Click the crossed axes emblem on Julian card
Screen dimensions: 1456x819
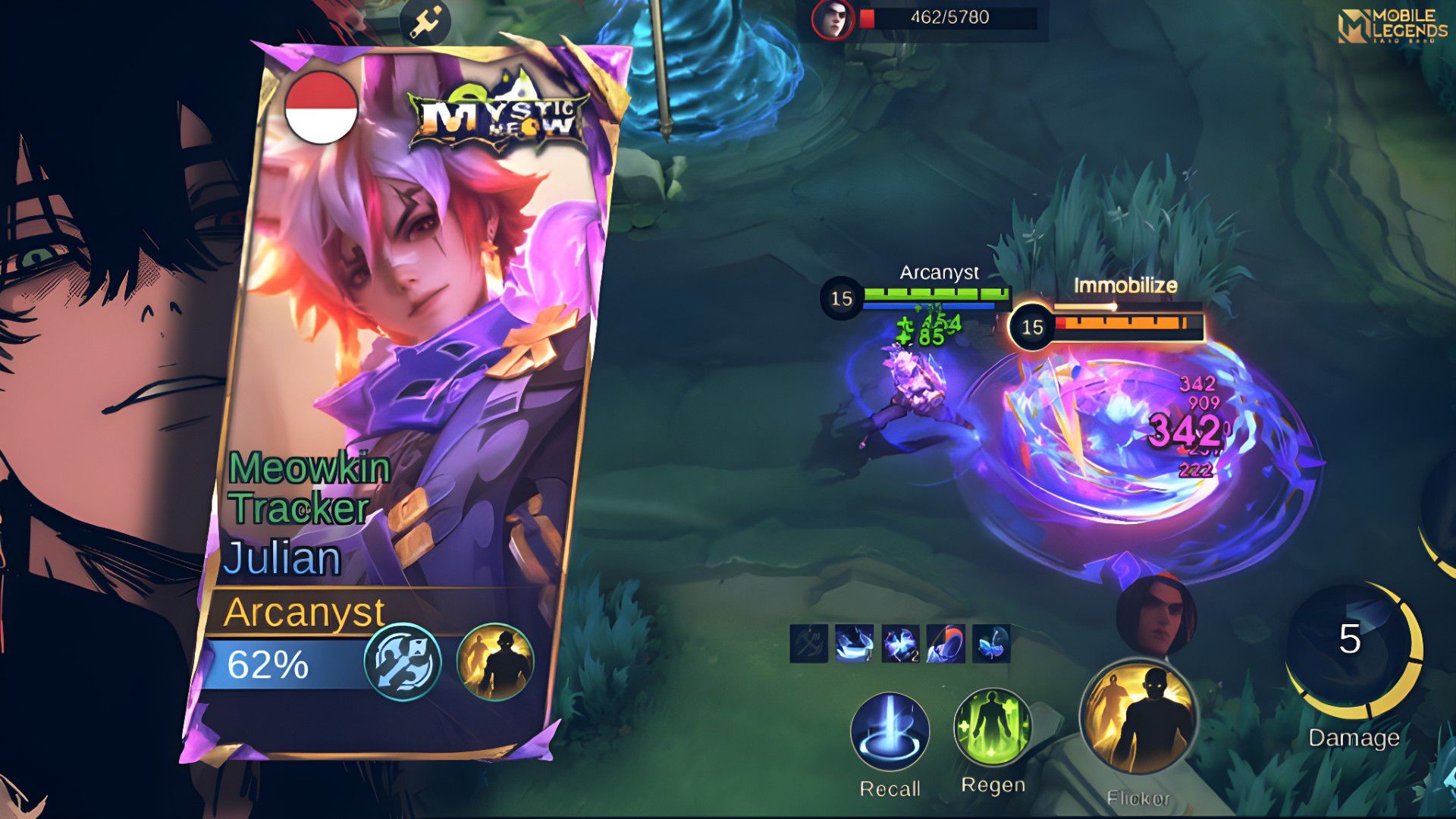coord(403,661)
